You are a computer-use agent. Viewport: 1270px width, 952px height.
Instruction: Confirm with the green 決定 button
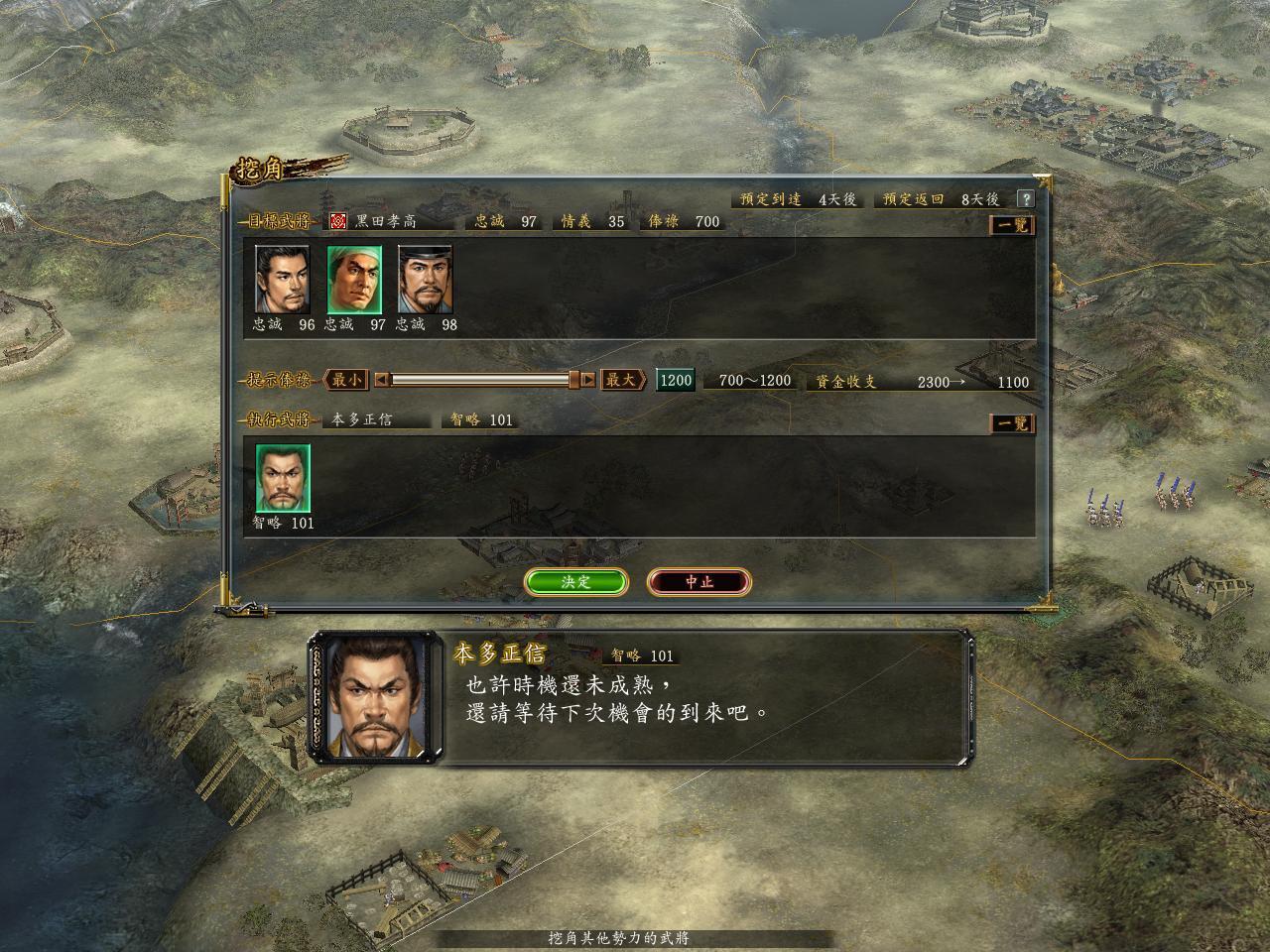click(x=575, y=582)
